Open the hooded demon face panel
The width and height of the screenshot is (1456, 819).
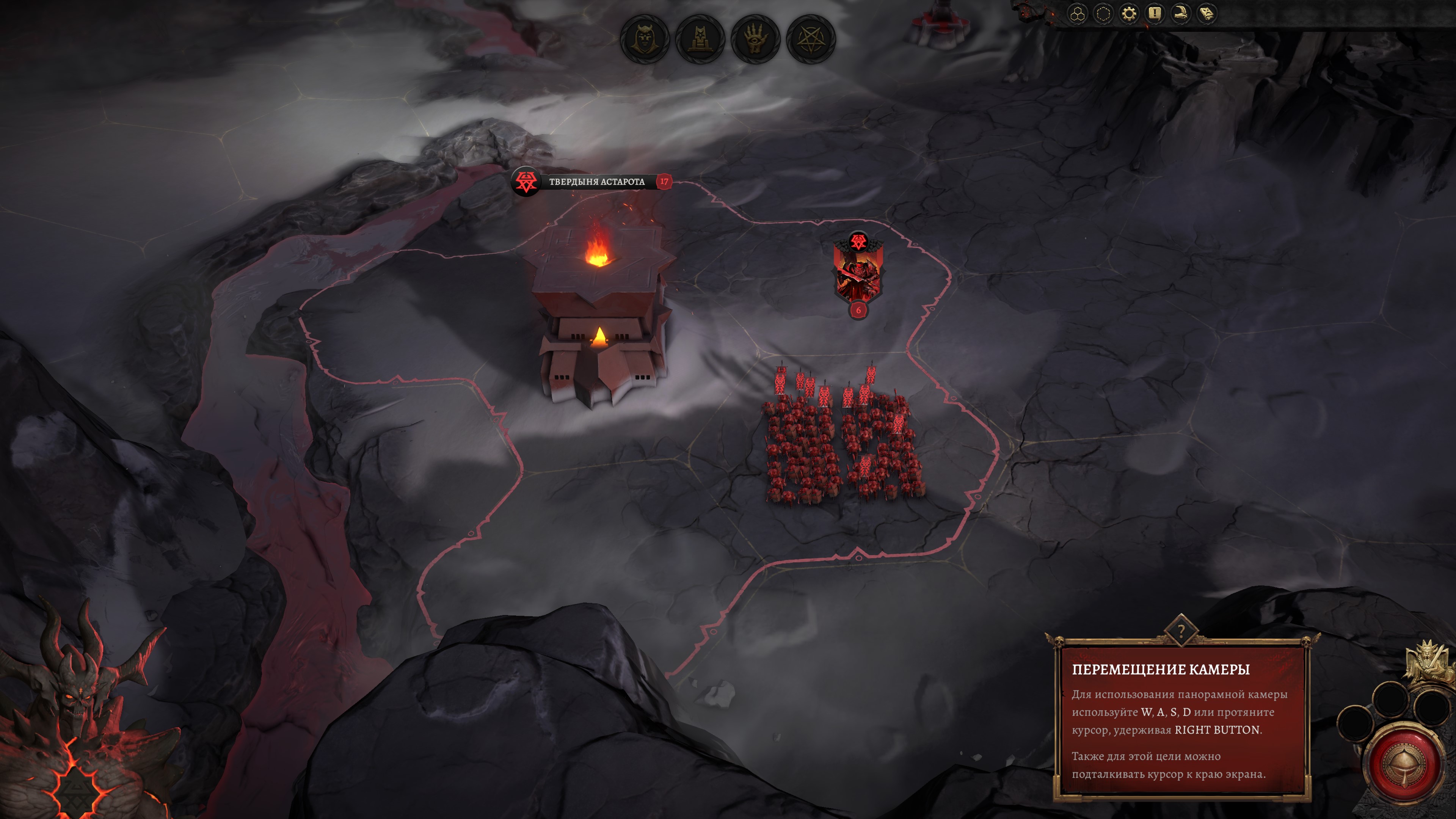coord(644,39)
